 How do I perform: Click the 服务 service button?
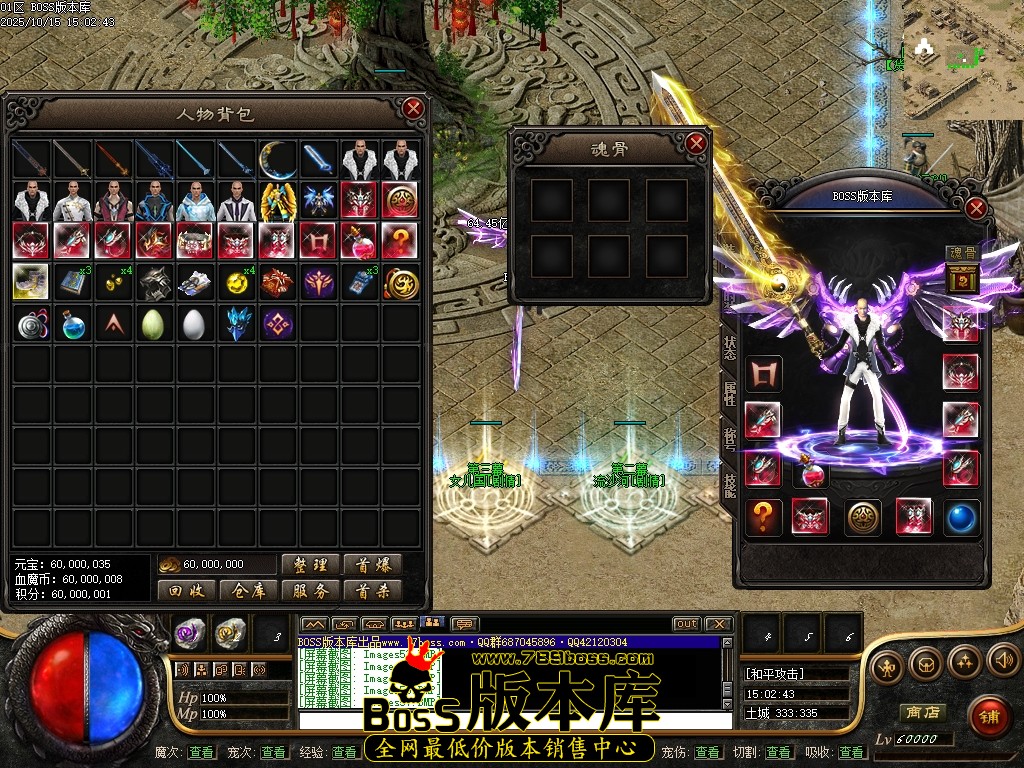[x=311, y=591]
